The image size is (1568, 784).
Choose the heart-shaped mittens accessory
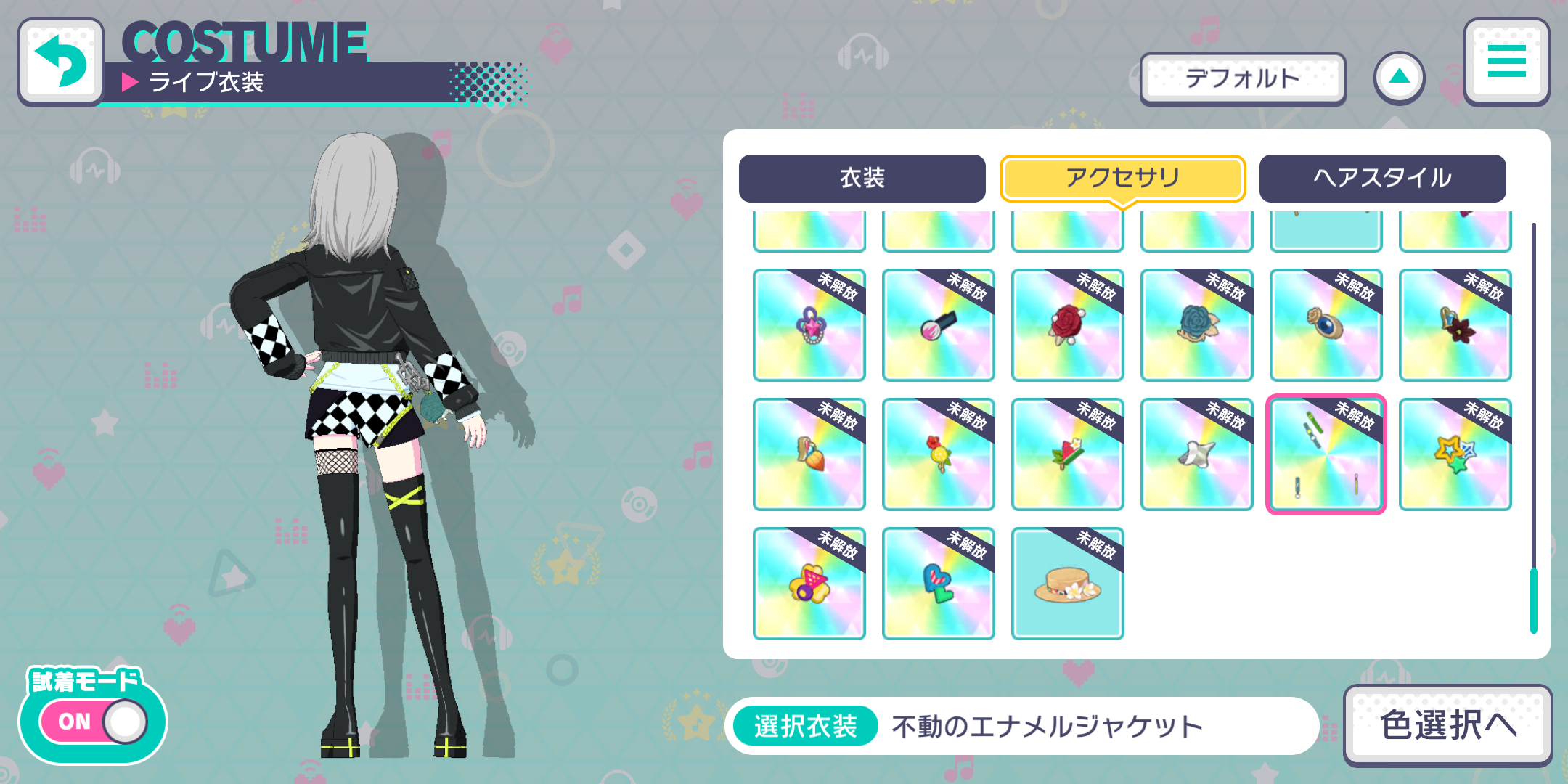click(938, 583)
